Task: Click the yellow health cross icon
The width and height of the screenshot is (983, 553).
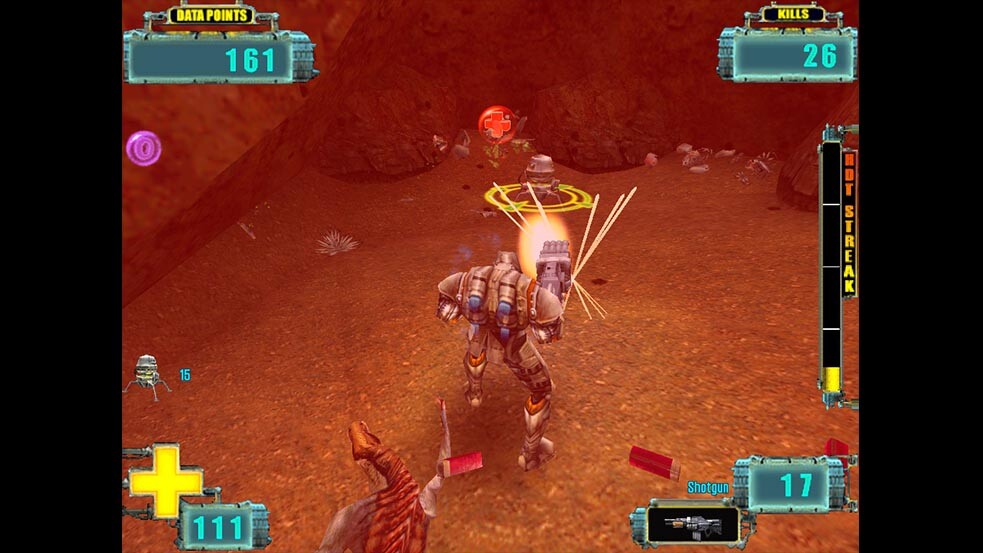Action: 165,480
